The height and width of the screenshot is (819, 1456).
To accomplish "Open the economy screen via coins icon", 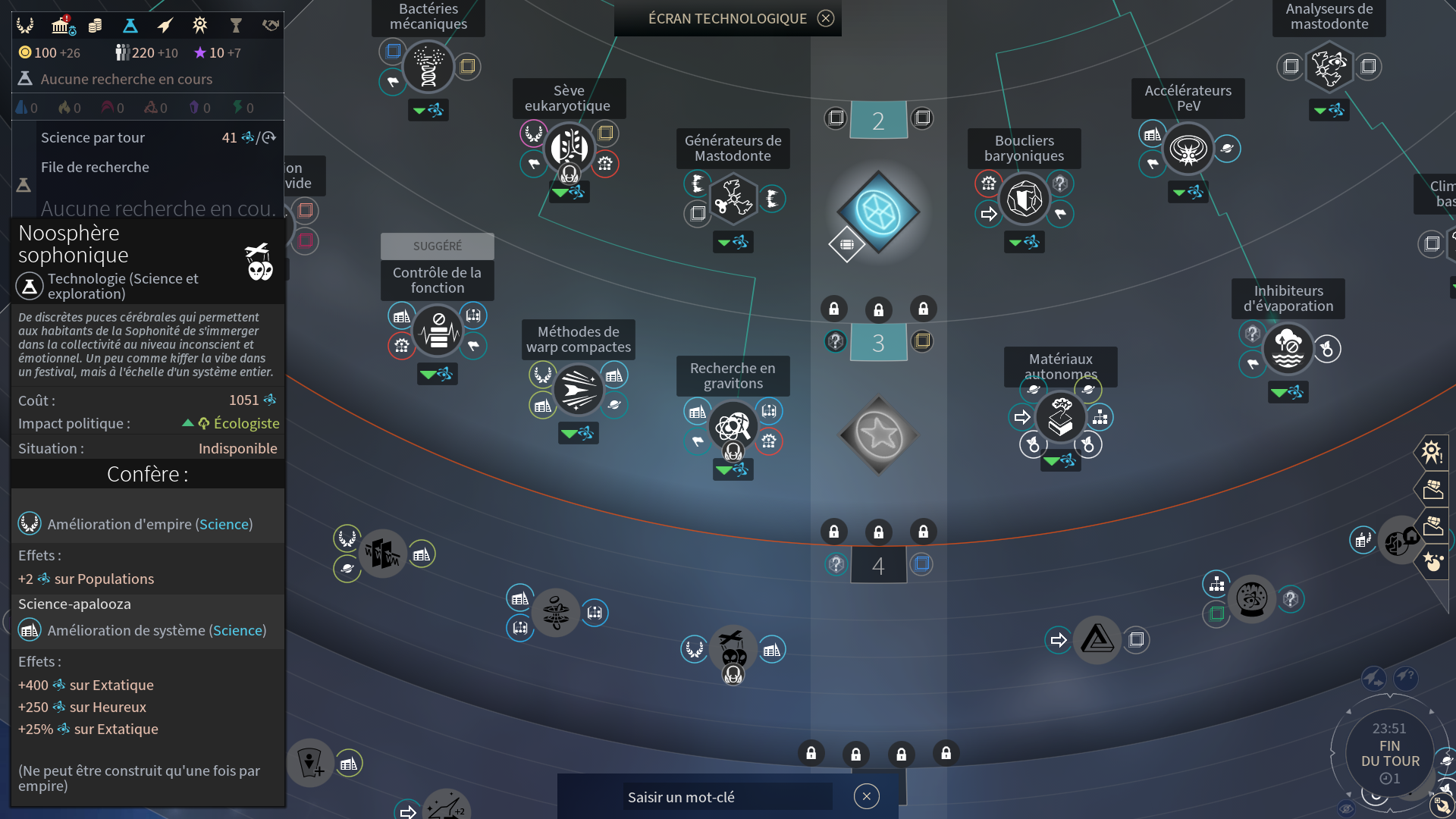I will [x=96, y=25].
